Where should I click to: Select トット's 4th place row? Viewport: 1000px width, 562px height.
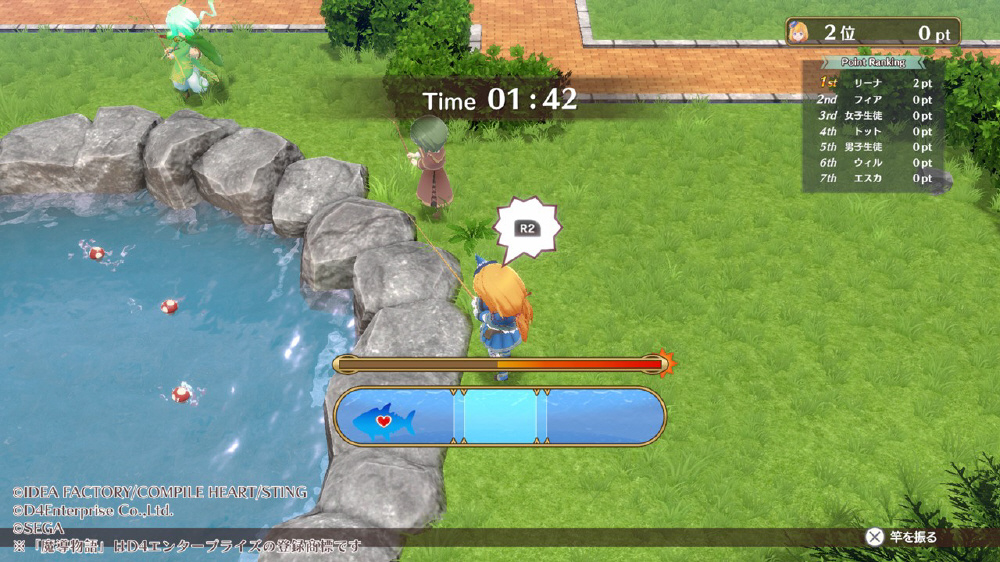[x=875, y=131]
